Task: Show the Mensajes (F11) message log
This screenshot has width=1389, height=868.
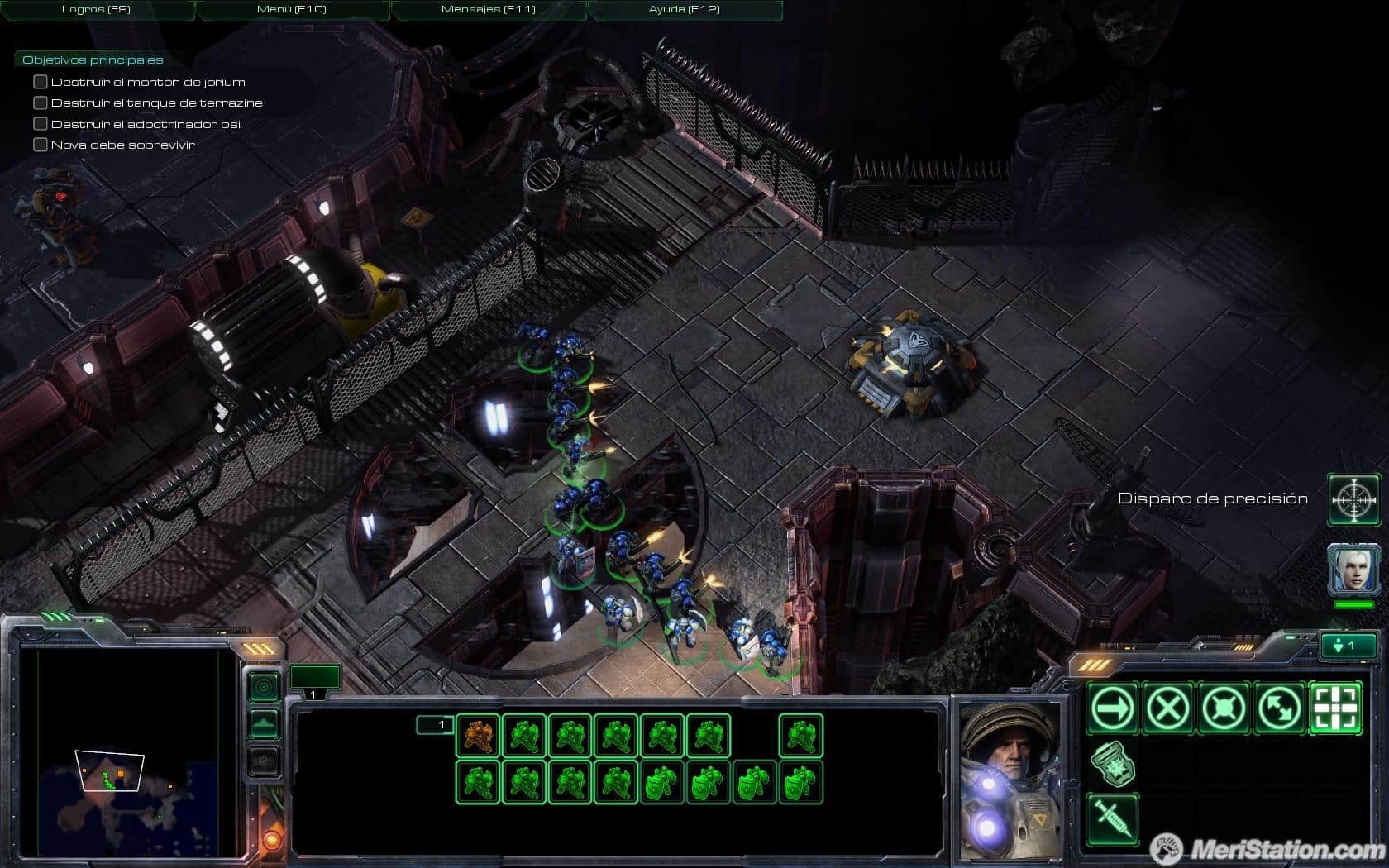Action: 489,10
